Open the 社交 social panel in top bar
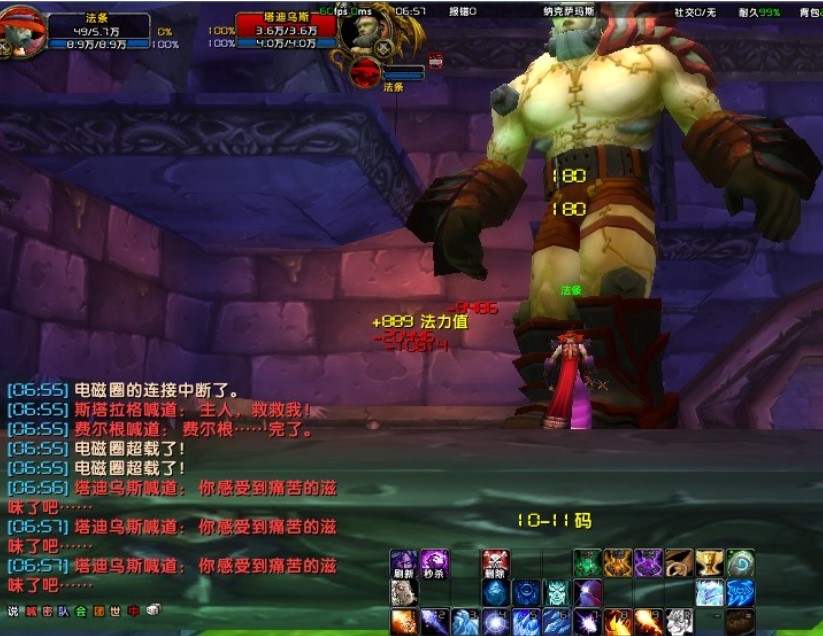 click(695, 12)
